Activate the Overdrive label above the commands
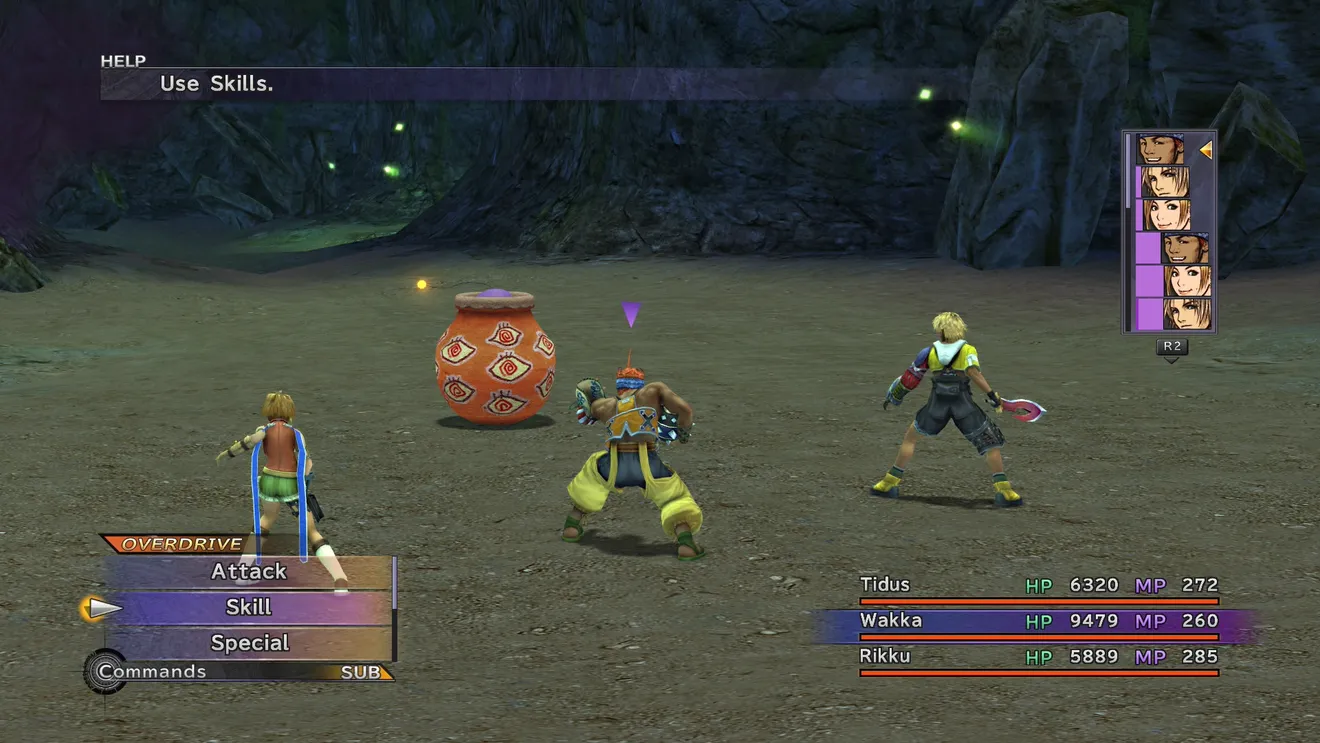The image size is (1320, 743). (168, 544)
